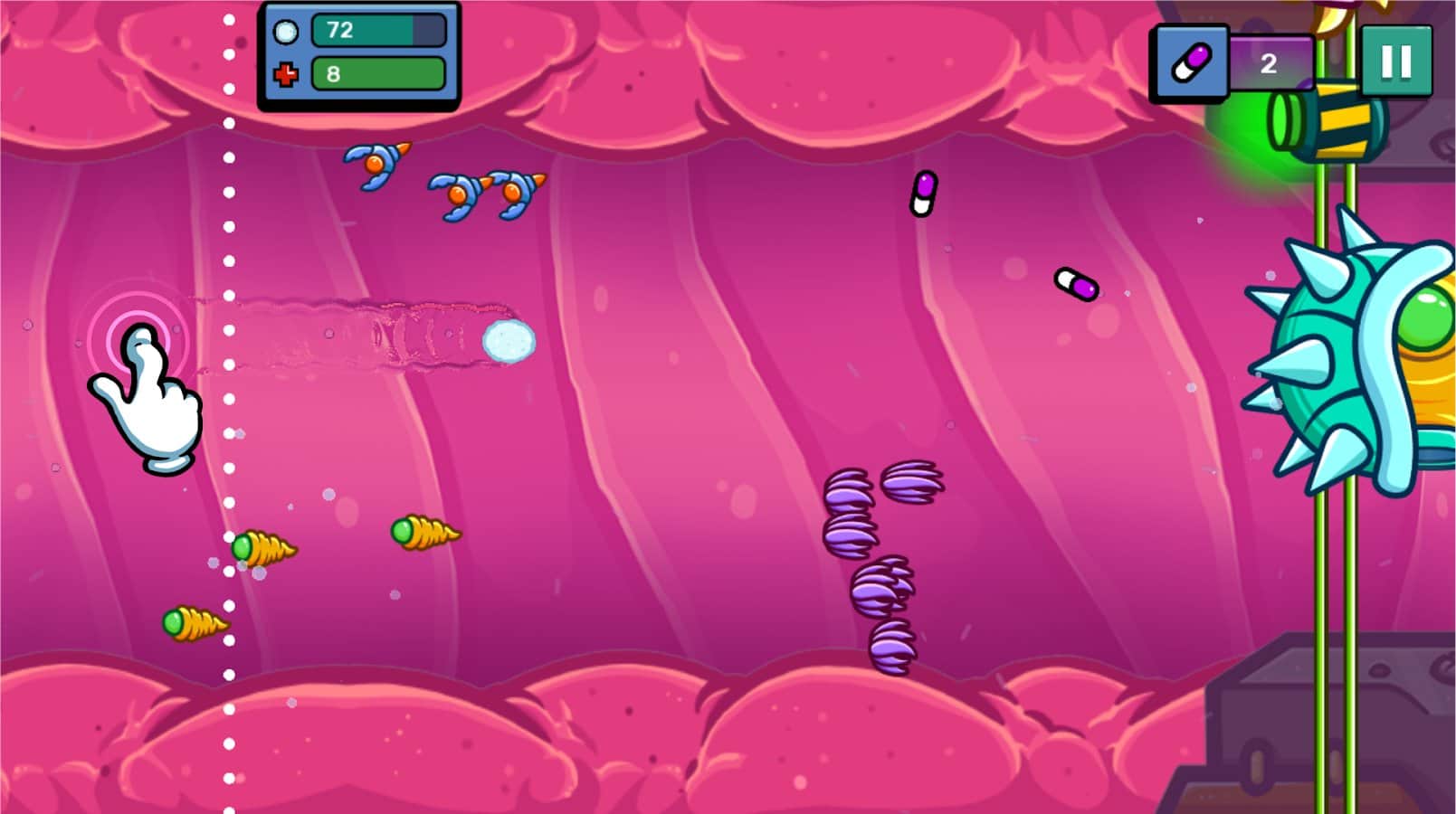The height and width of the screenshot is (814, 1456).
Task: Click the white snowball projectile
Action: pos(507,338)
